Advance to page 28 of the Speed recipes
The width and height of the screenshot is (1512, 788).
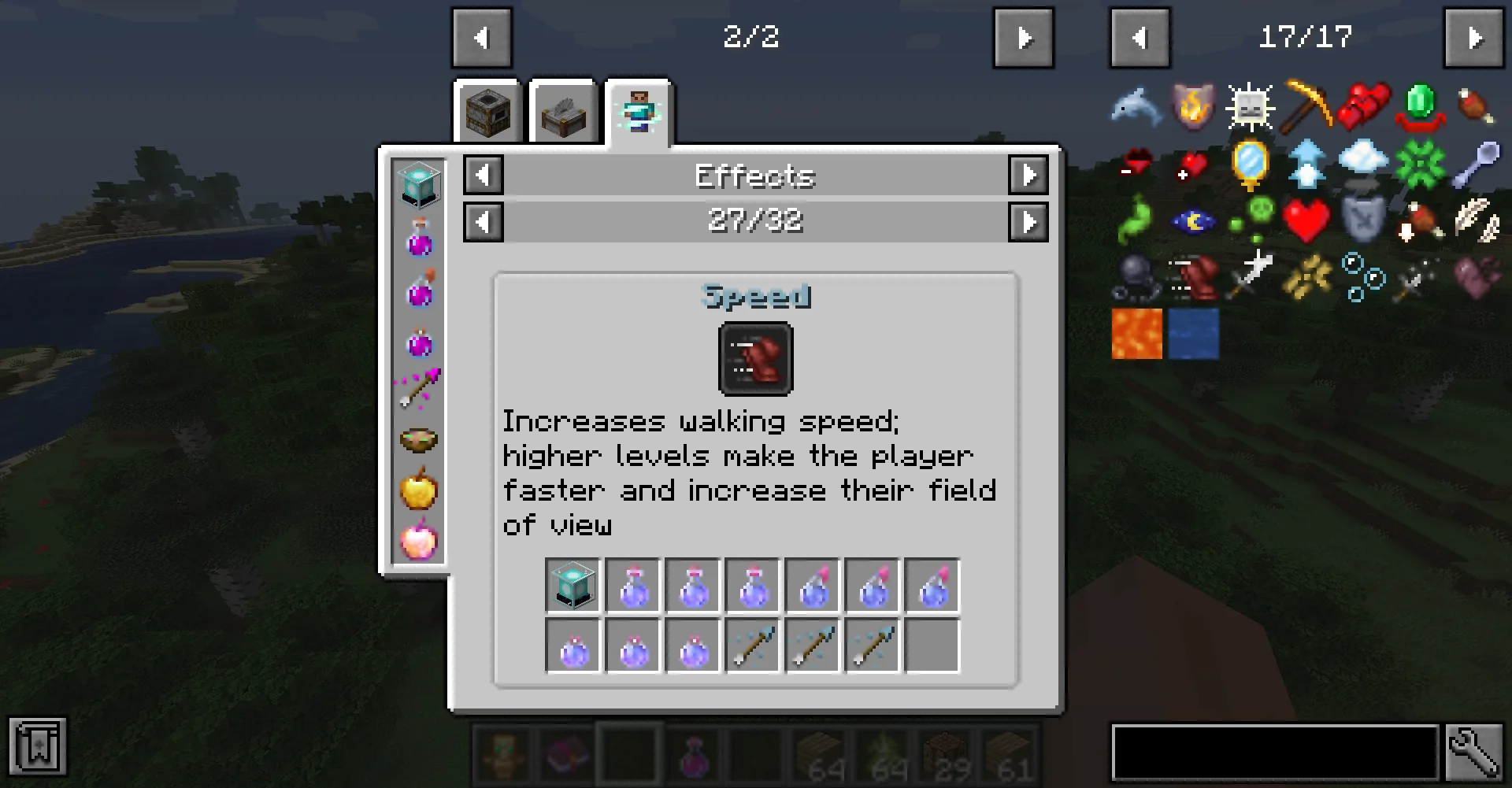coord(1028,222)
